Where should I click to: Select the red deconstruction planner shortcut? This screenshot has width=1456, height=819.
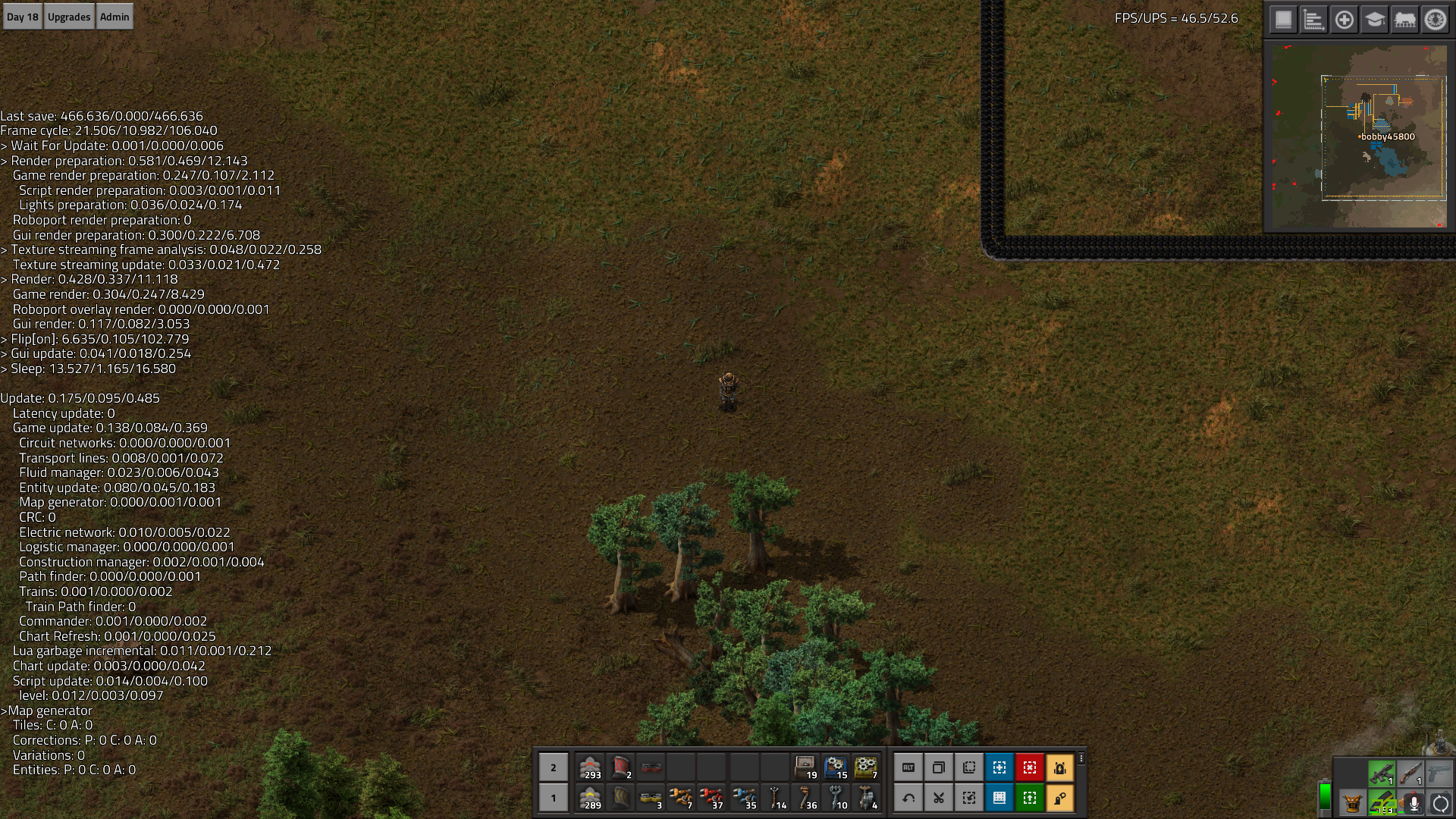click(1030, 767)
